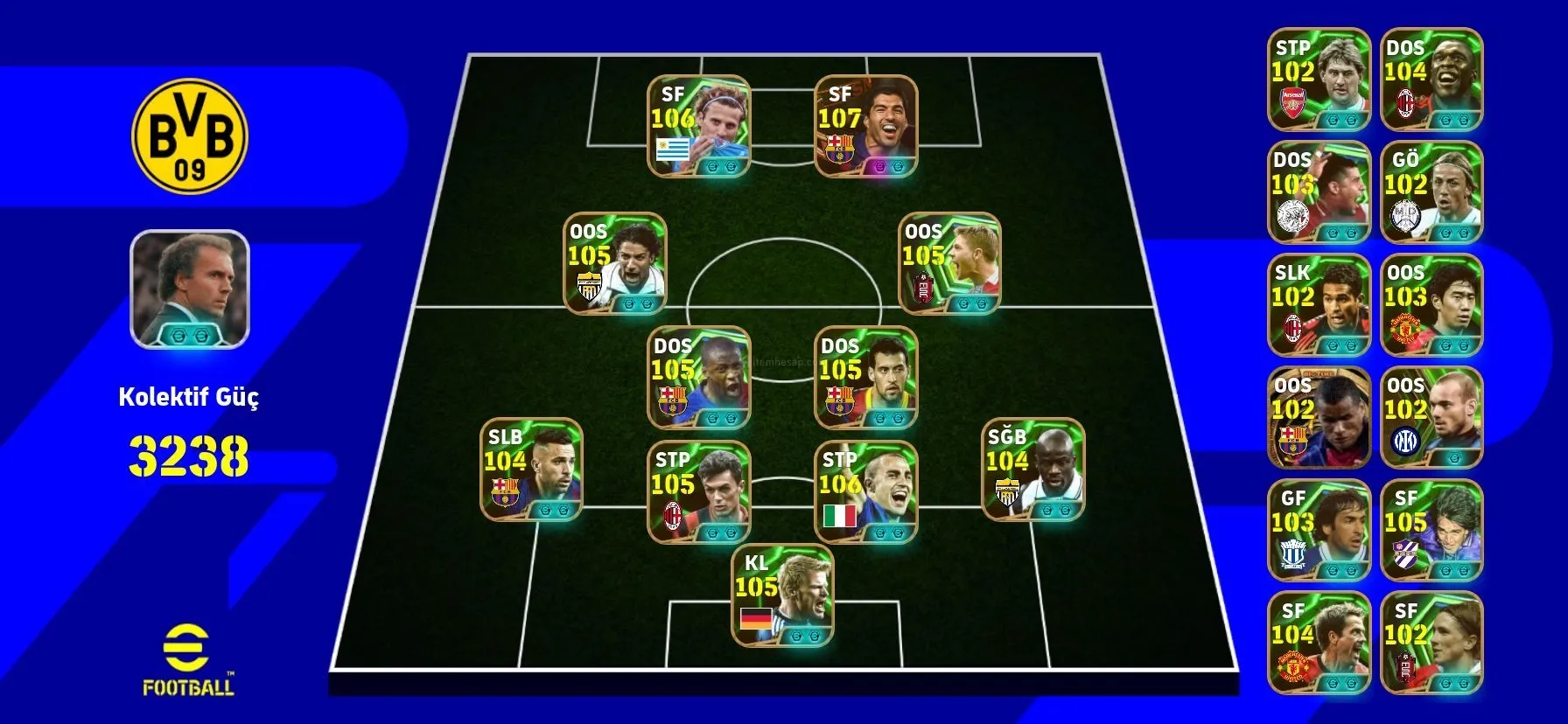The width and height of the screenshot is (1568, 724).
Task: Choose the DOS 104 Milan substitute card
Action: click(1431, 80)
